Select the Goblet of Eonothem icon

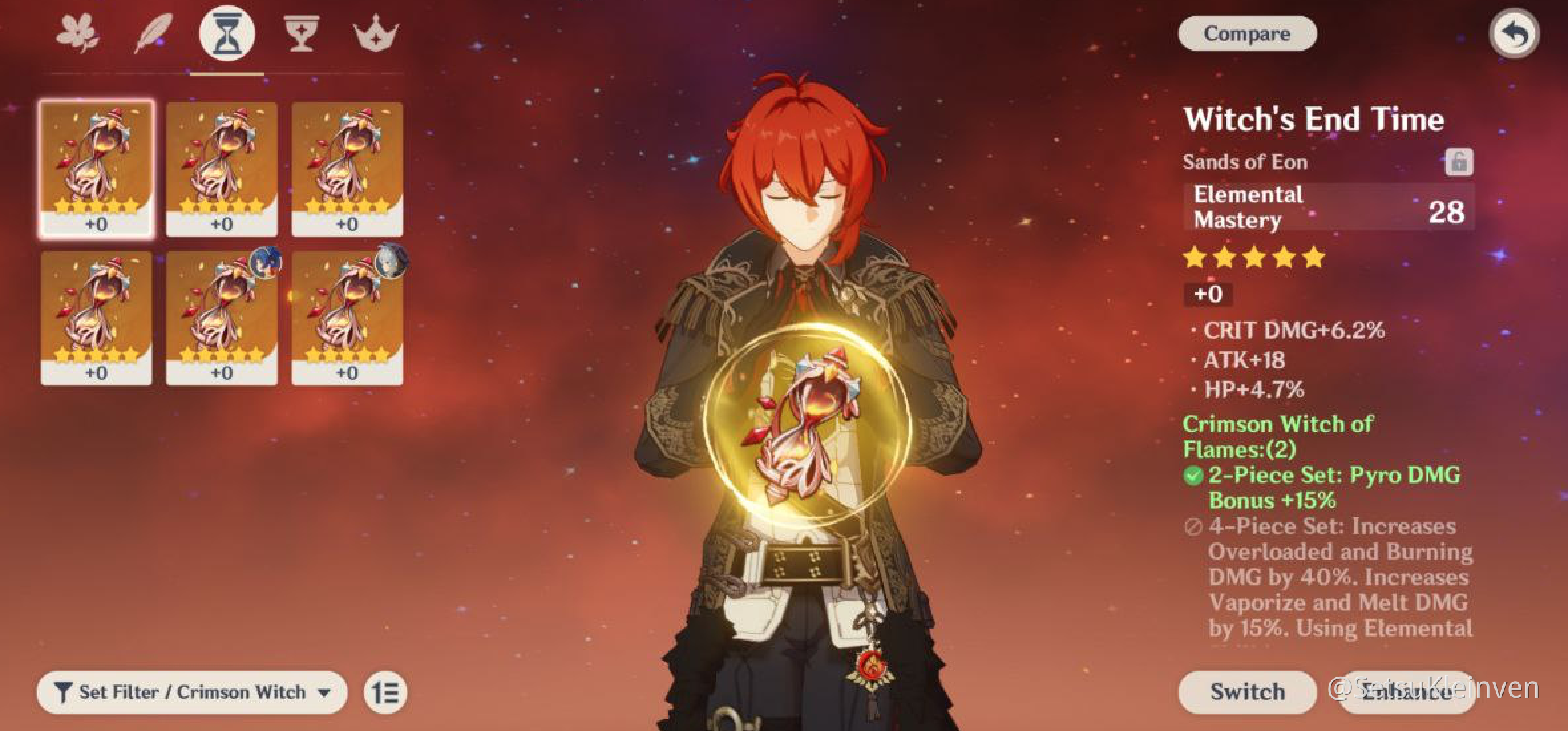(x=300, y=32)
